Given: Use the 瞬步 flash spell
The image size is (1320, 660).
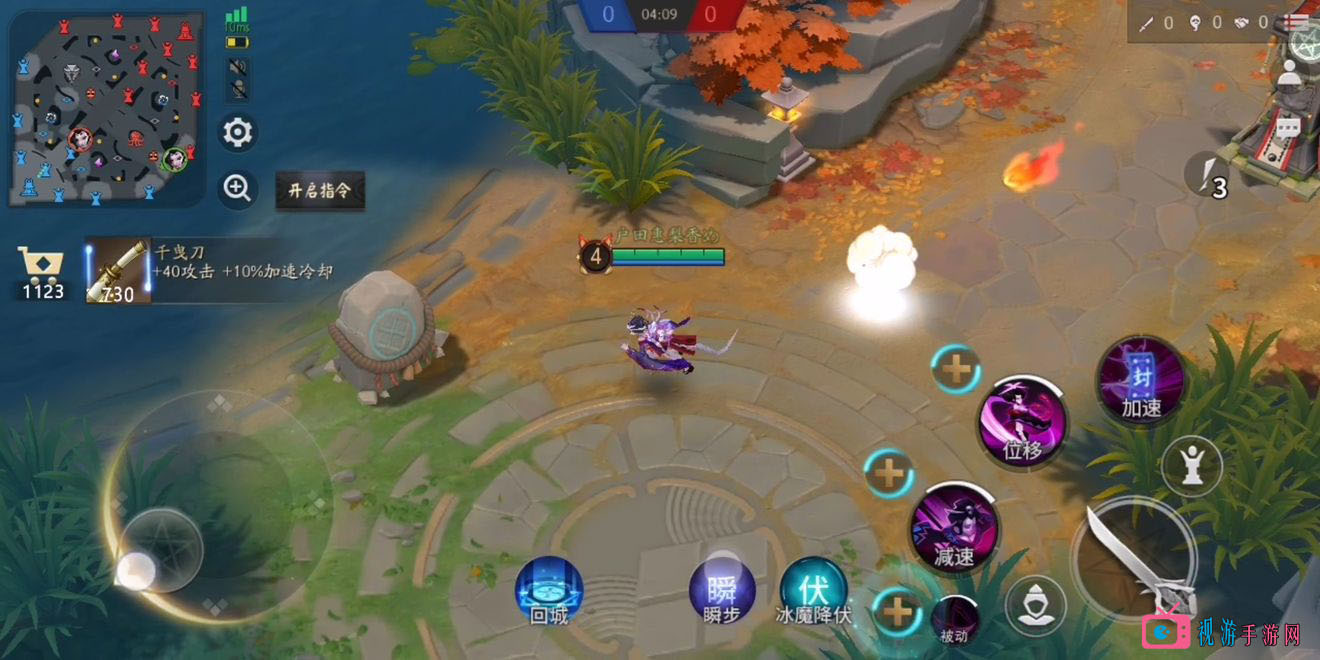Looking at the screenshot, I should coord(722,590).
